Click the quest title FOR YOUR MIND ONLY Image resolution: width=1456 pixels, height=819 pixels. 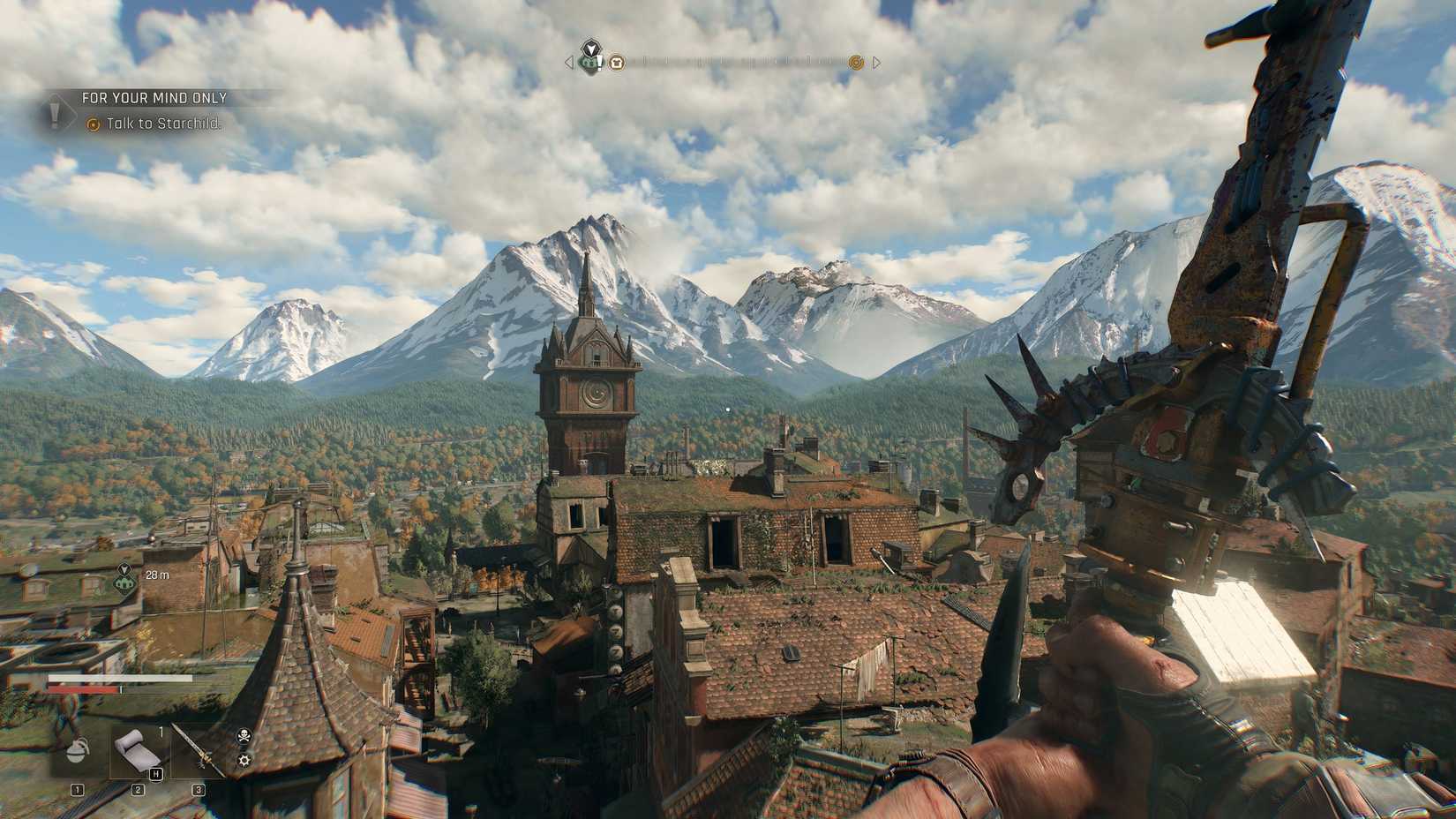pos(154,98)
